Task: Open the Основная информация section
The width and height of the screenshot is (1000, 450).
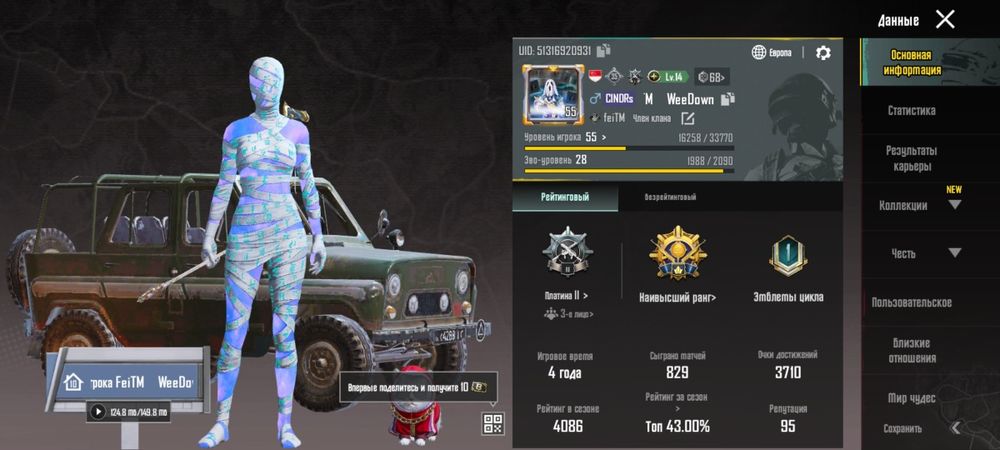Action: point(911,63)
